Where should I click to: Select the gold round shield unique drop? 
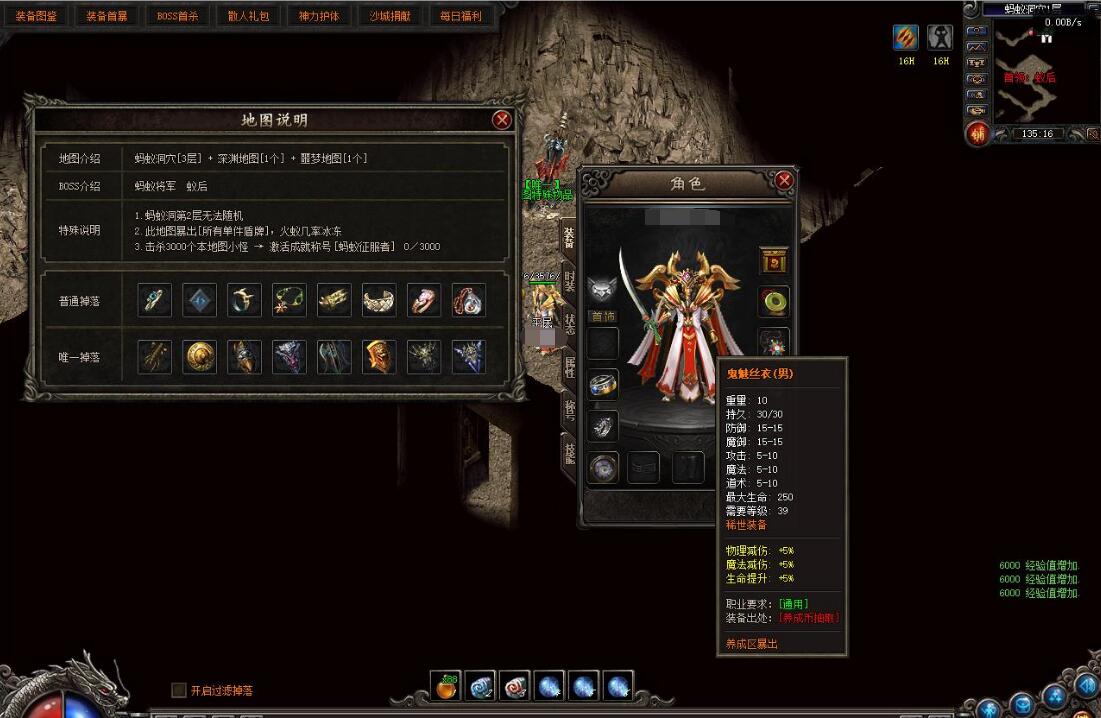[x=200, y=357]
